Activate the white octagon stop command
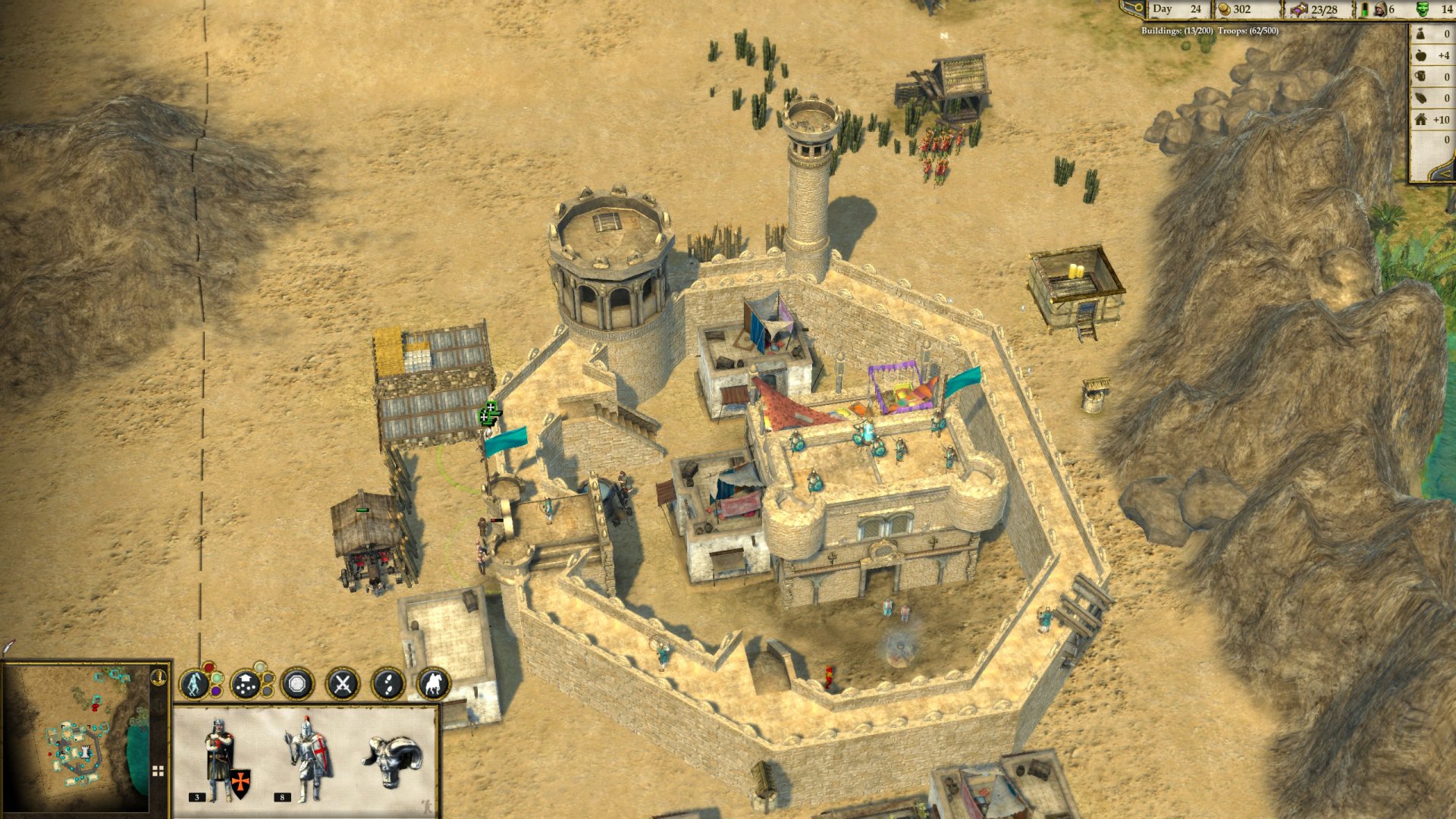 297,685
